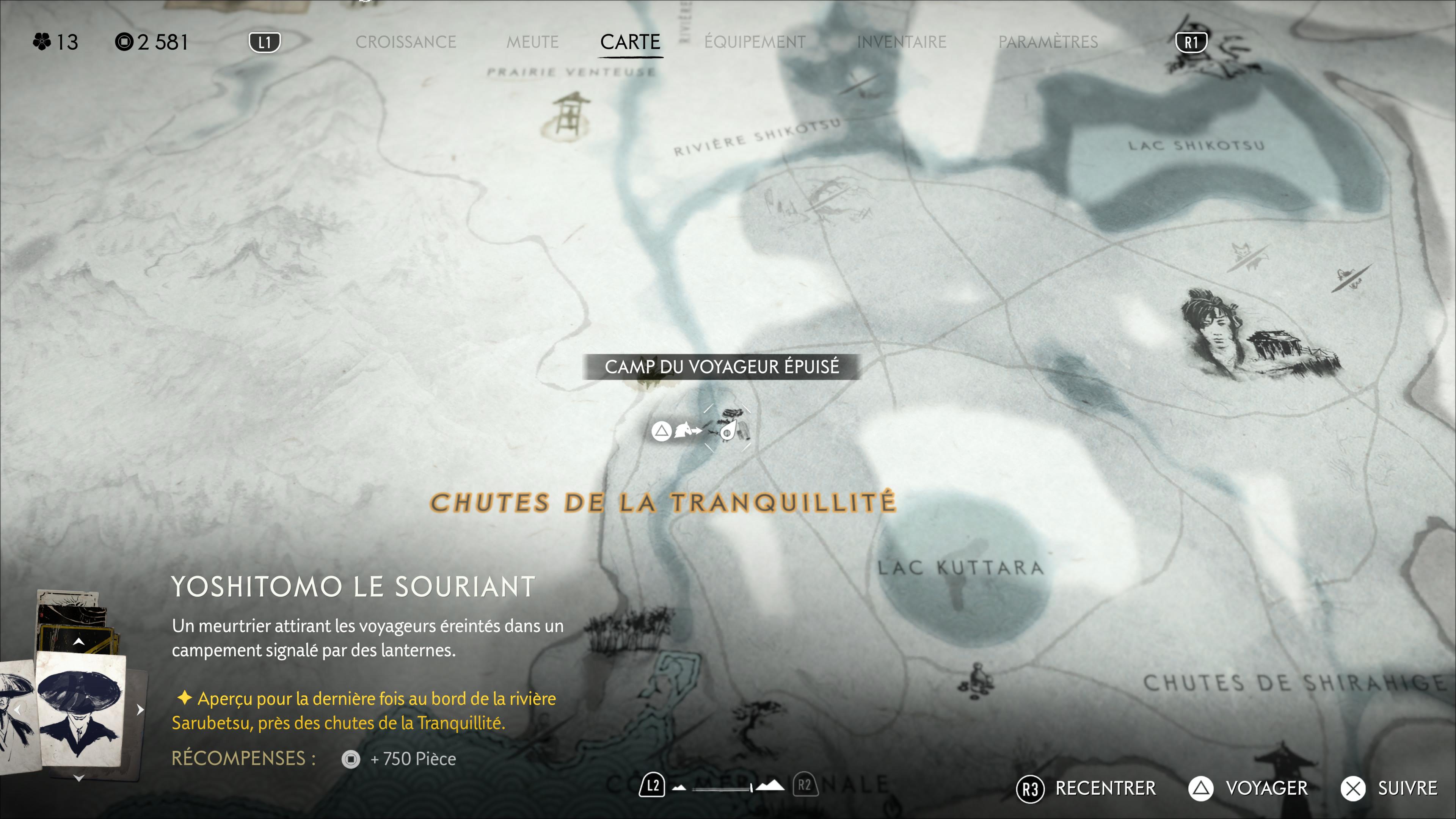
Task: Switch to the Croissance tab
Action: pyautogui.click(x=405, y=42)
